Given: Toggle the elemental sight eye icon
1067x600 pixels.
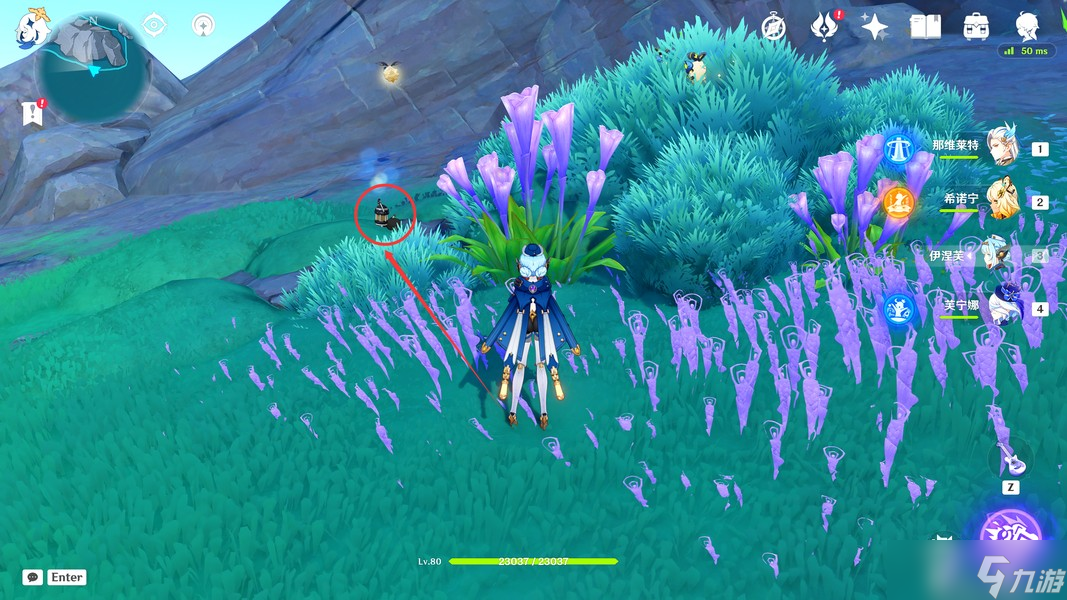Looking at the screenshot, I should 154,24.
